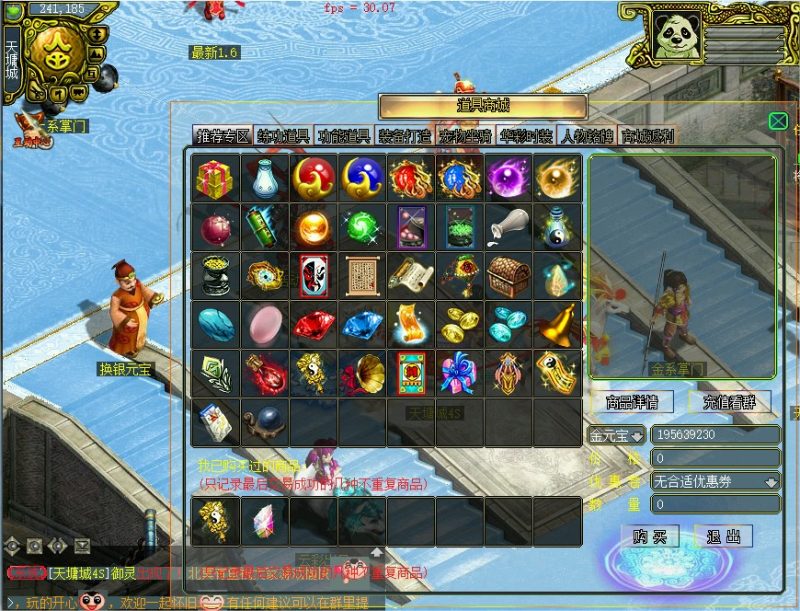Select the blue ribbon bow item
This screenshot has height=611, width=800.
click(459, 373)
